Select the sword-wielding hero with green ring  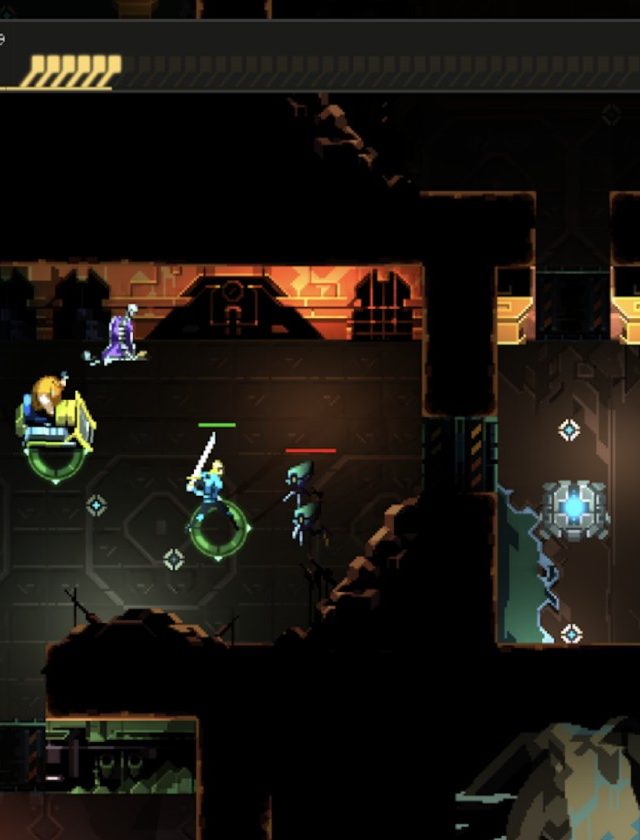click(212, 487)
